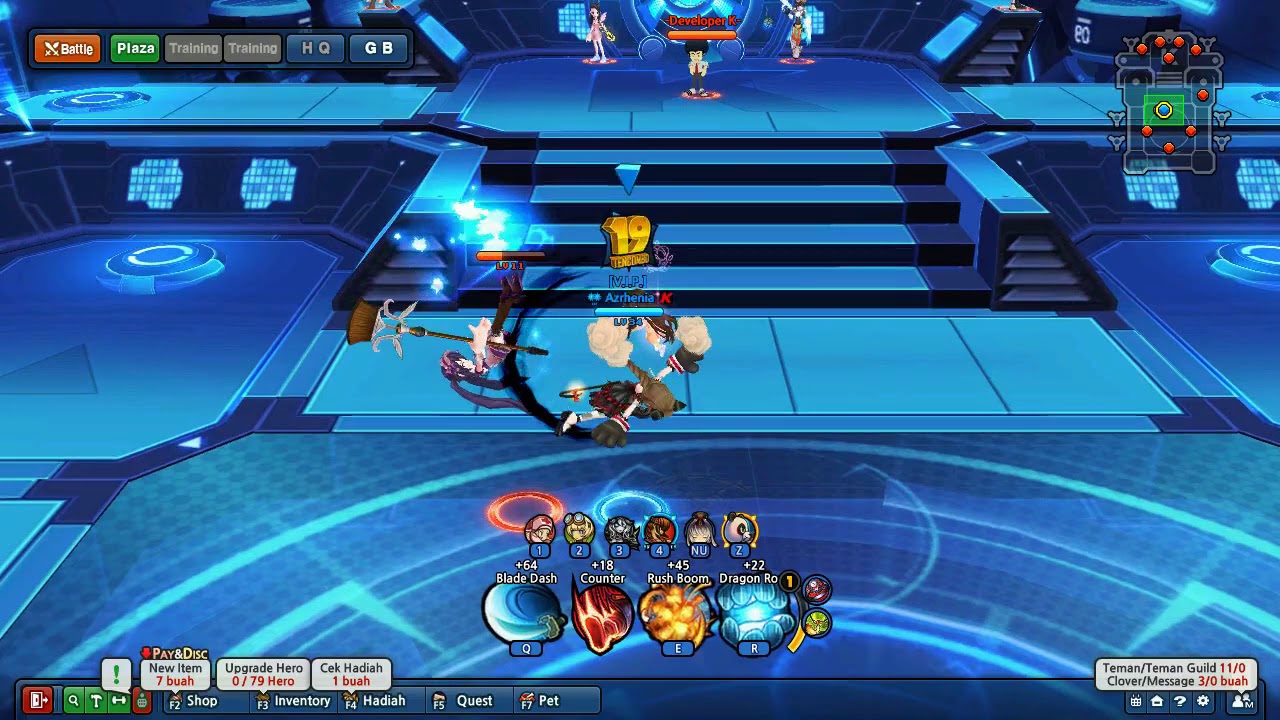Select the character portrait on the NU slot

coord(700,530)
